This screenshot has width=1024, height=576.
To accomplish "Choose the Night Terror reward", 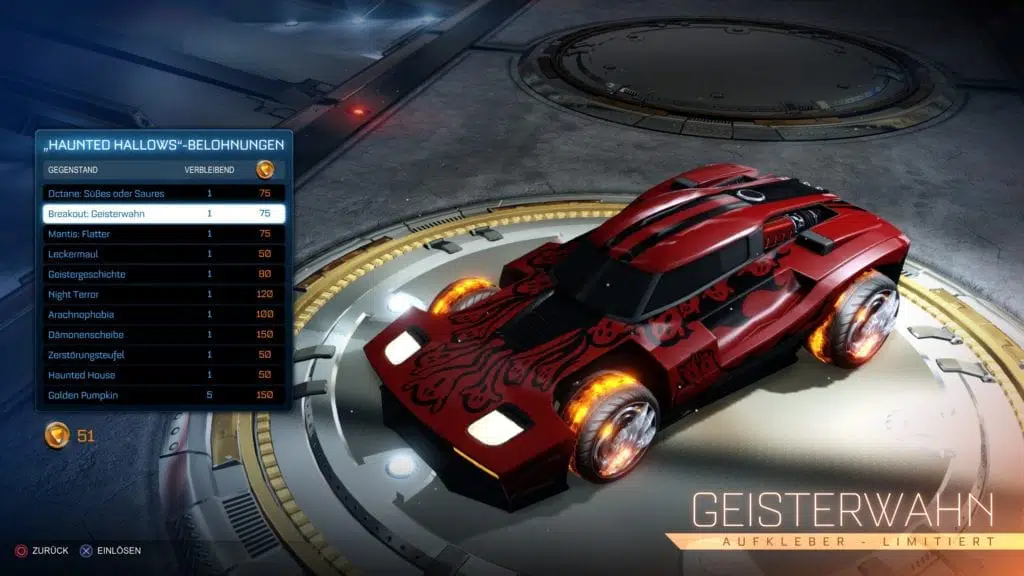I will pyautogui.click(x=164, y=294).
